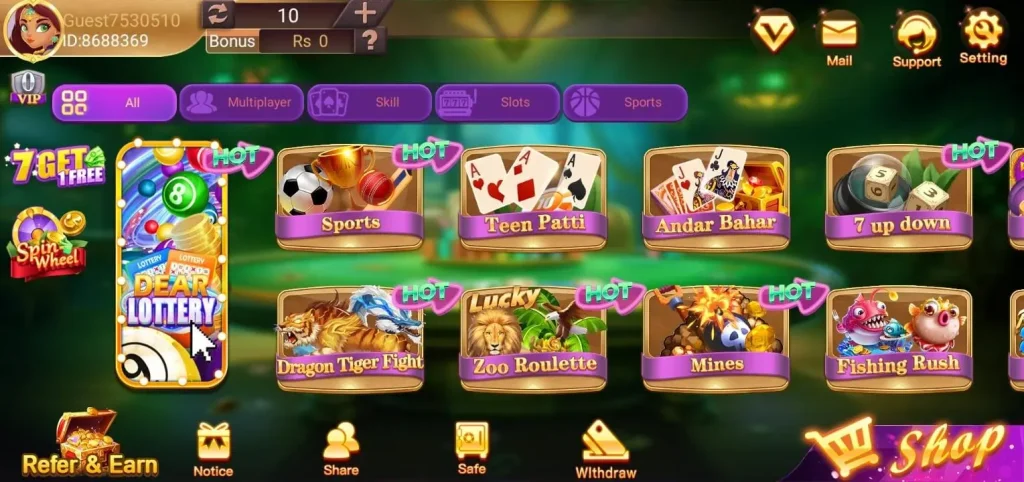Contact Support via headset icon

916,39
